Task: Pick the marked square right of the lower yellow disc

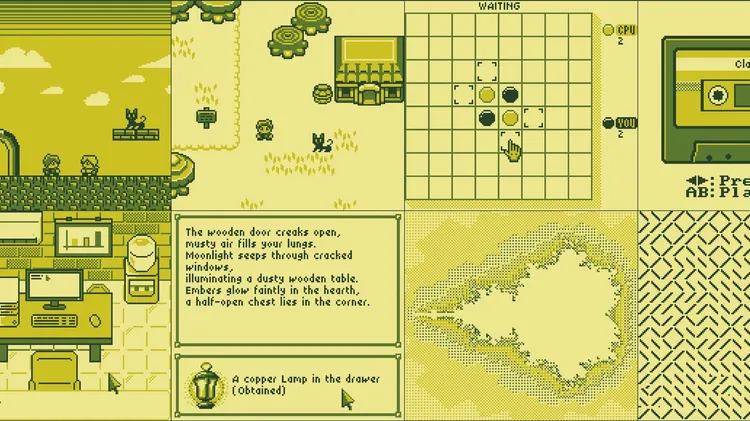Action: point(534,119)
